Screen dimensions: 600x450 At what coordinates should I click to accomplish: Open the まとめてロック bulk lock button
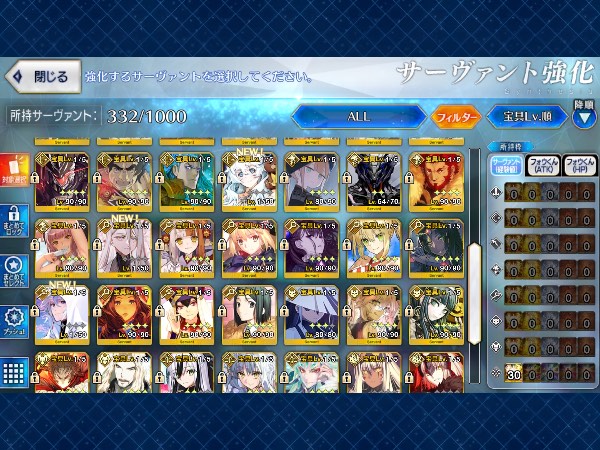pyautogui.click(x=15, y=226)
